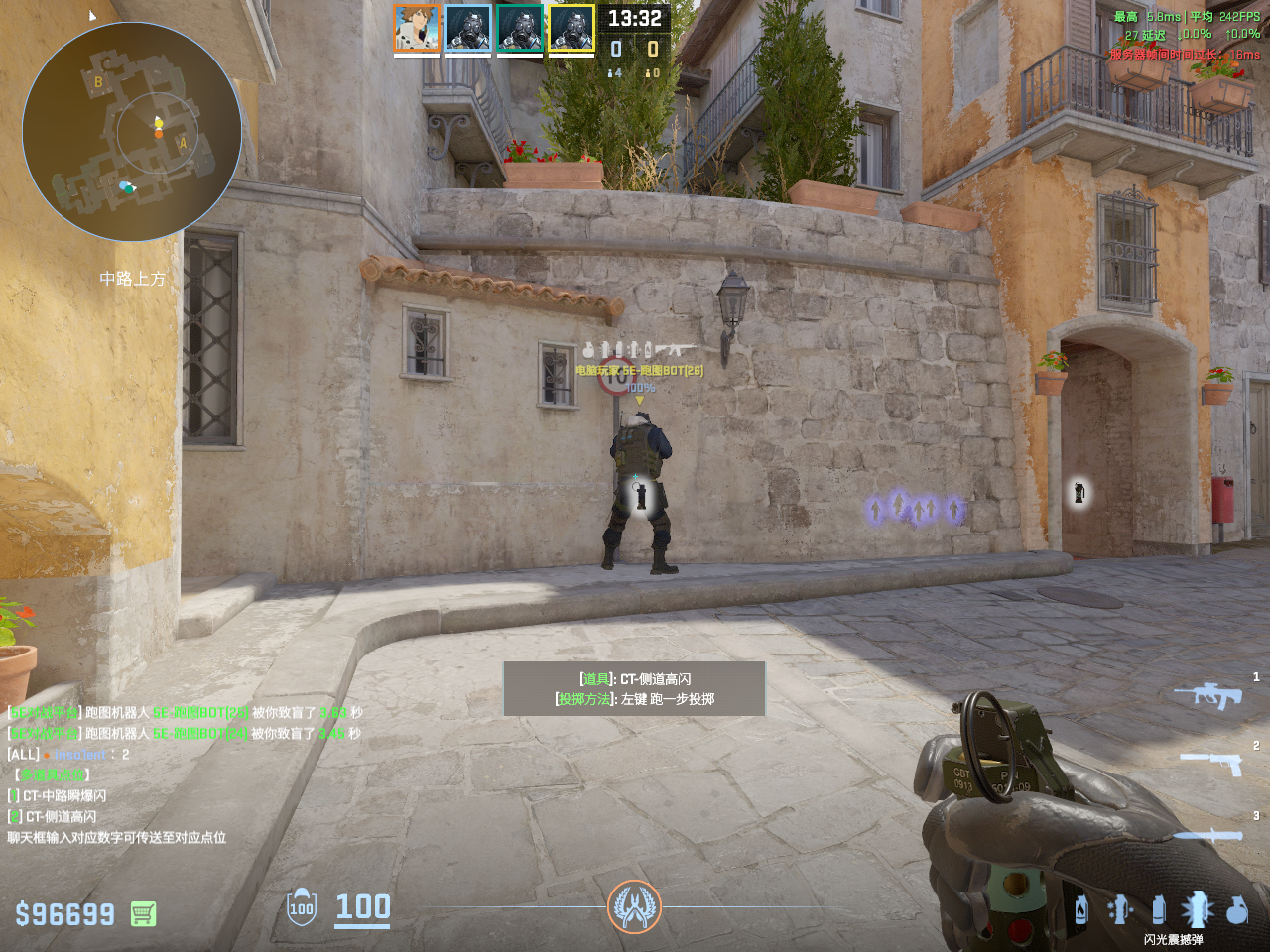1270x952 pixels.
Task: Open the buy menu shopping cart icon
Action: tap(143, 913)
